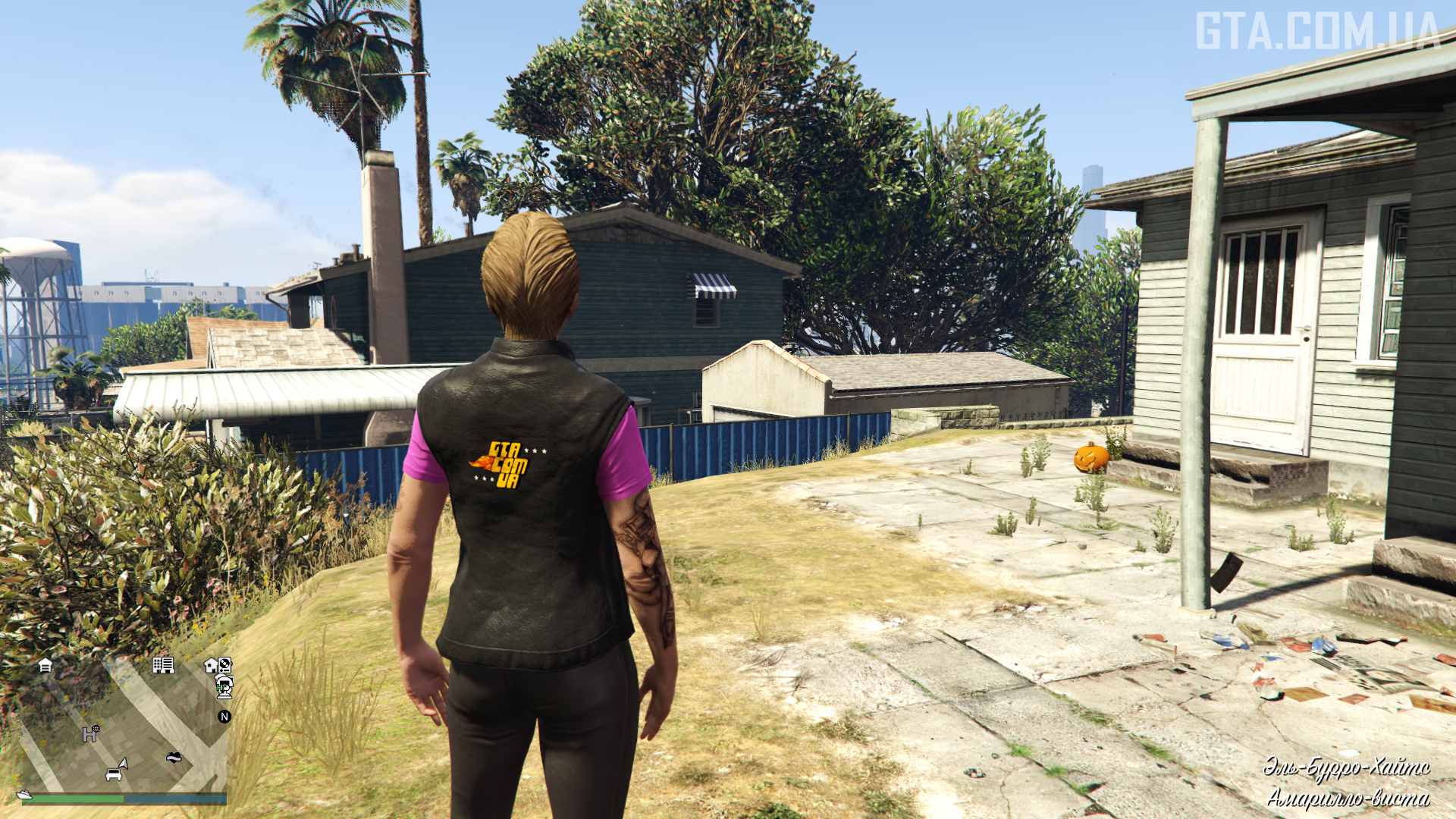The image size is (1456, 819).
Task: Select the record turntable blip on minimap
Action: coord(225,665)
